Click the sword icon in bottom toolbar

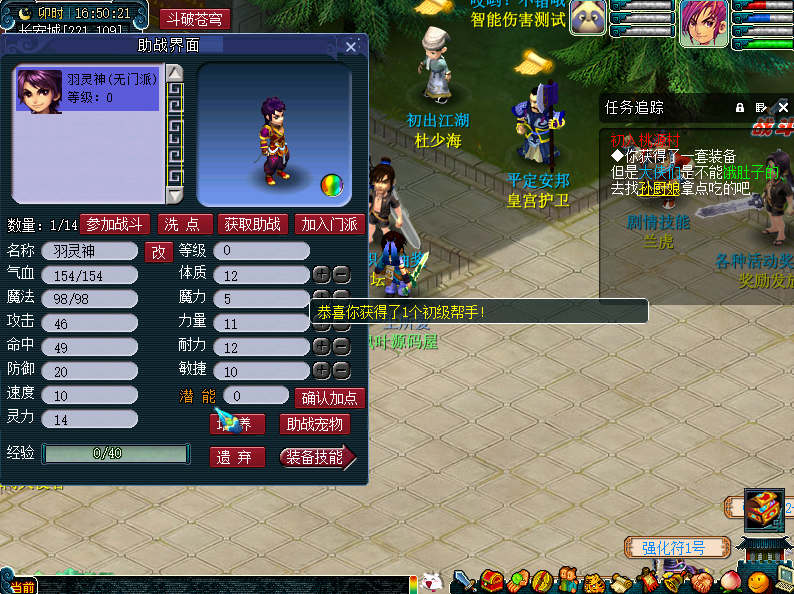(464, 581)
